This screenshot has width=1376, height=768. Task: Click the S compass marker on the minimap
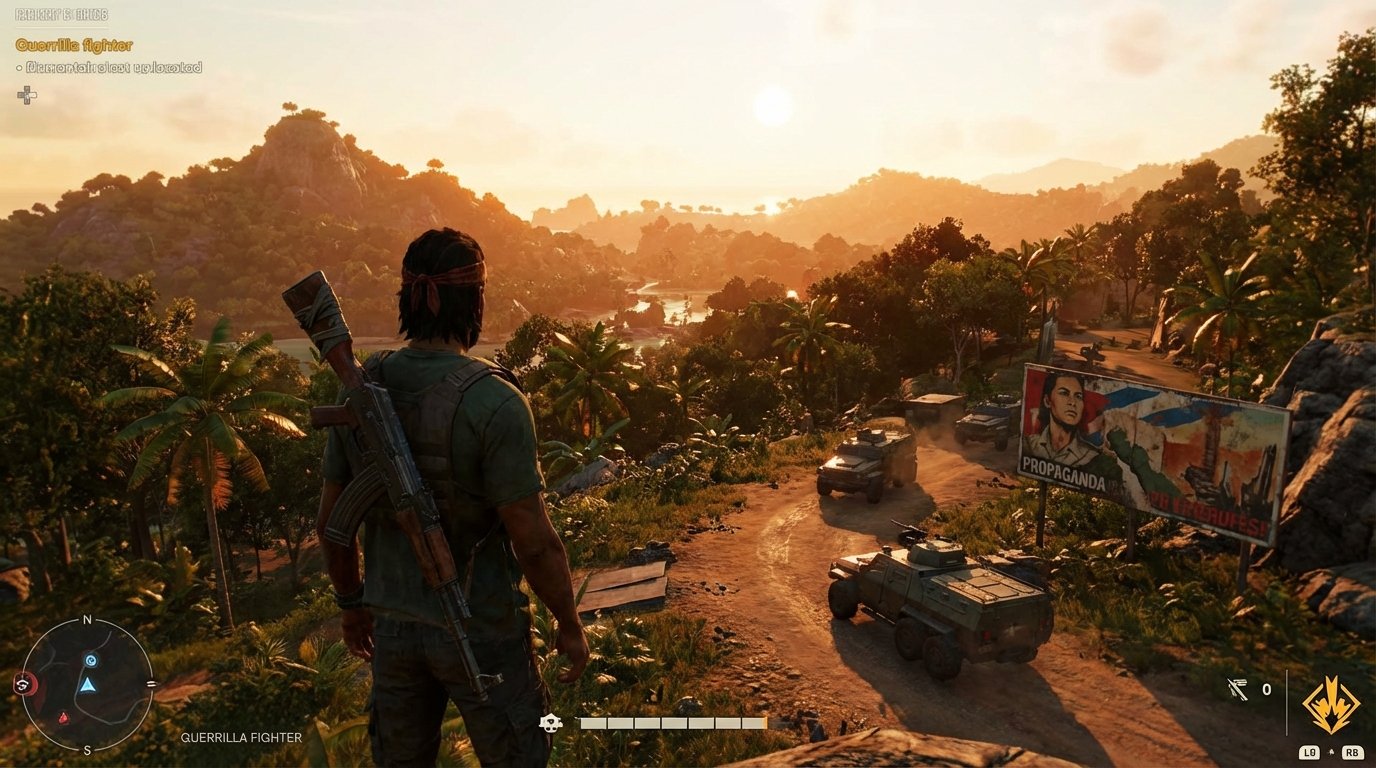pos(86,749)
